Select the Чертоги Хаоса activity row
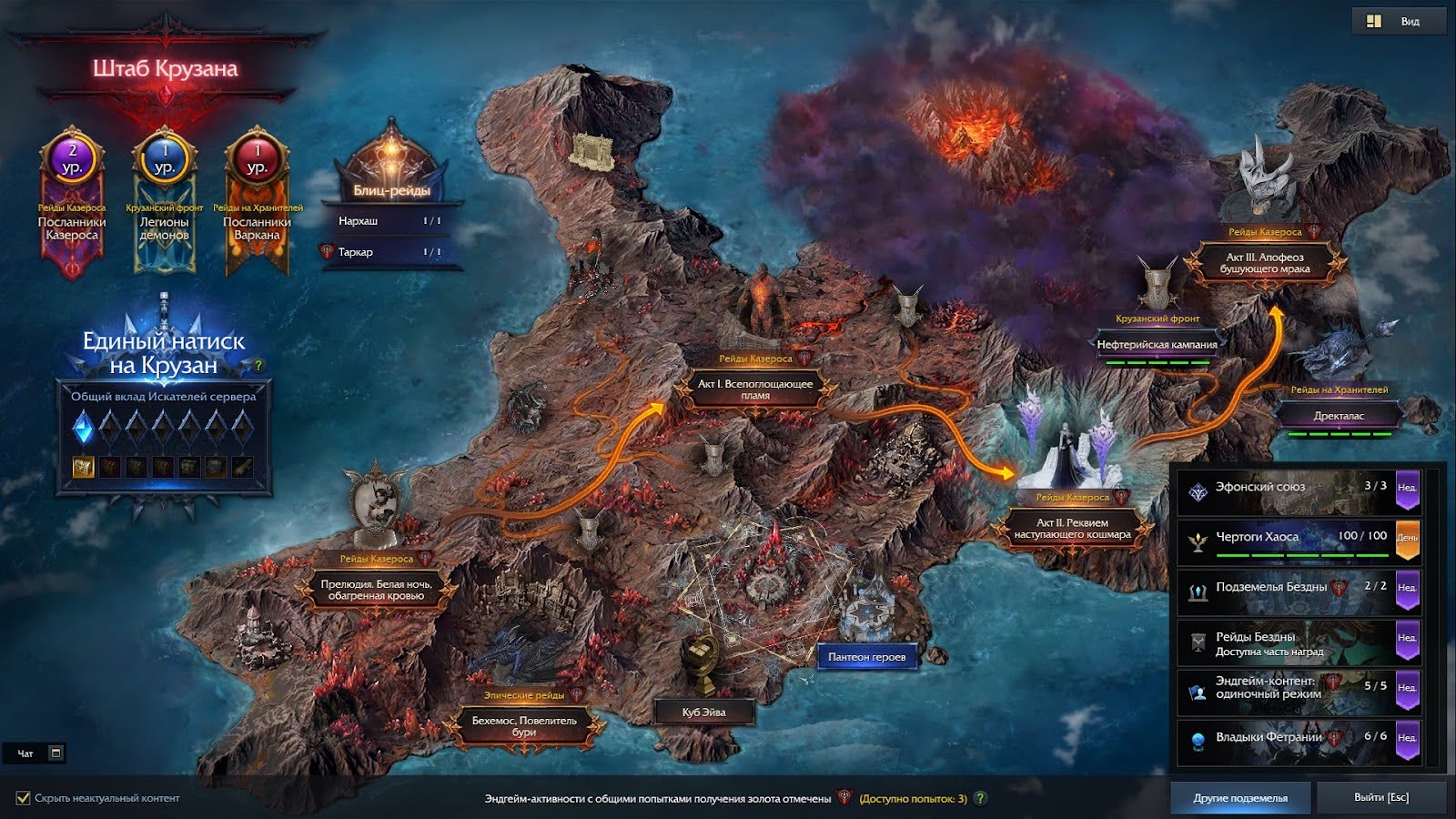Image resolution: width=1456 pixels, height=819 pixels. pos(1297,538)
